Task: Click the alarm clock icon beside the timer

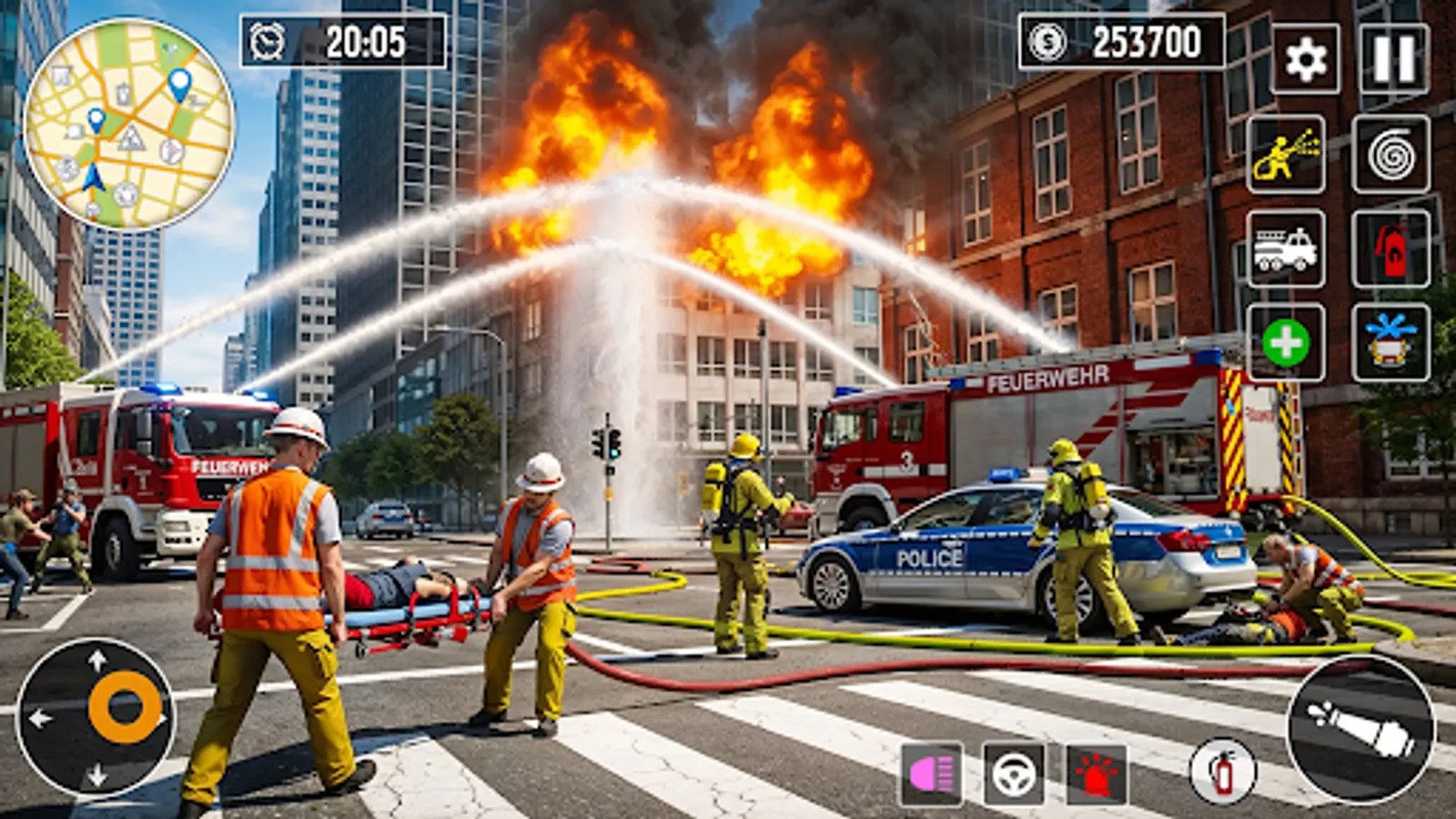Action: (x=269, y=40)
